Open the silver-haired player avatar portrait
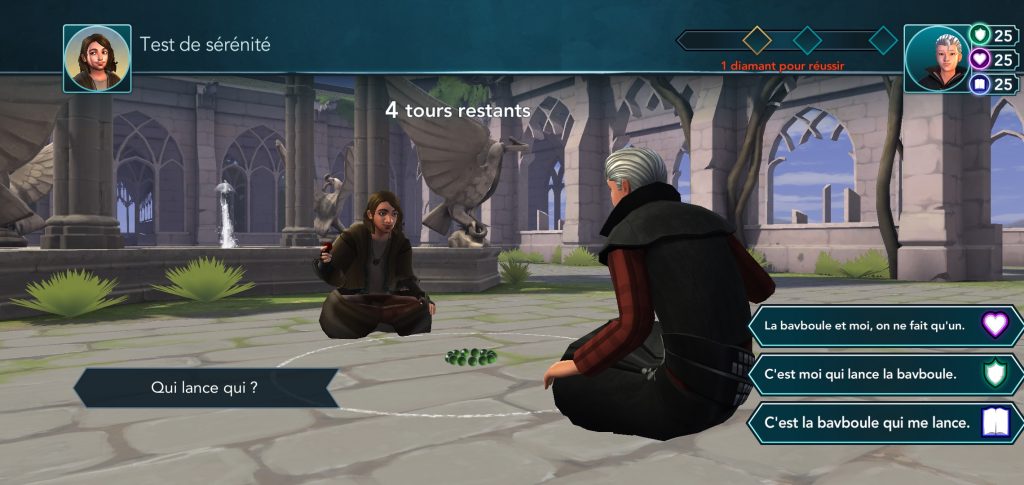 pyautogui.click(x=937, y=59)
